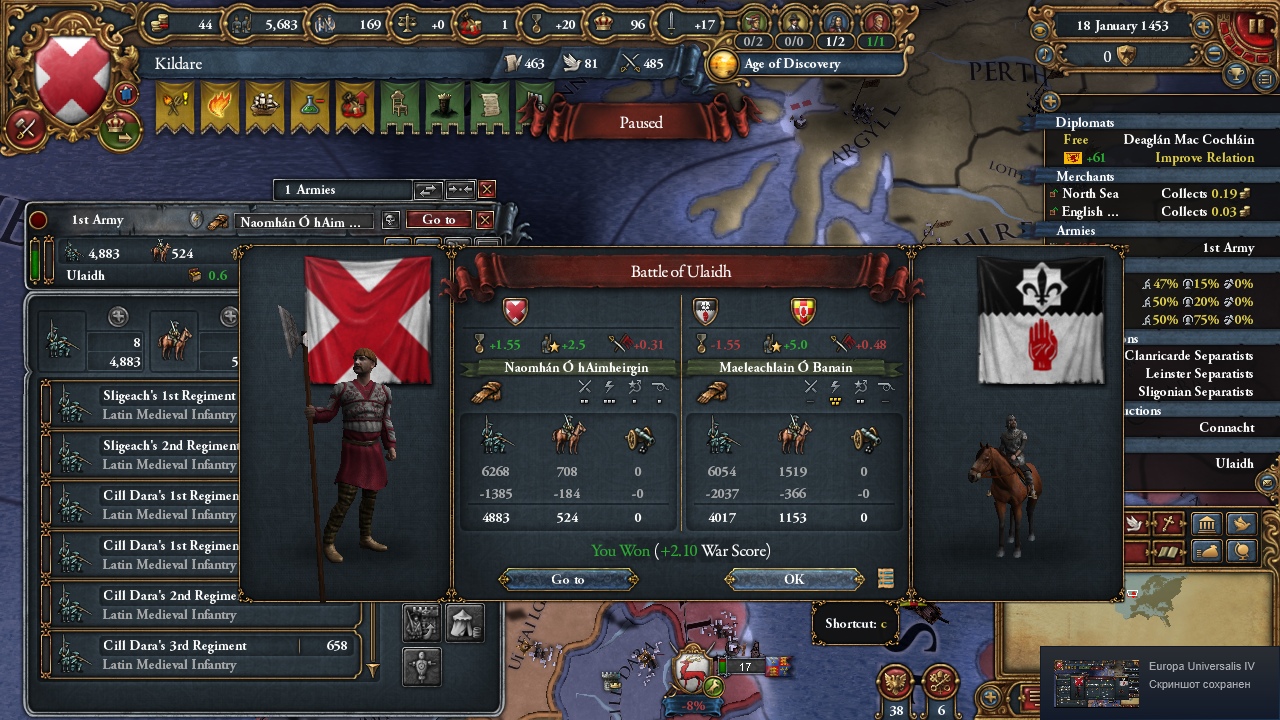This screenshot has width=1280, height=720.
Task: Toggle the red dove outliner filter
Action: coord(1133,524)
